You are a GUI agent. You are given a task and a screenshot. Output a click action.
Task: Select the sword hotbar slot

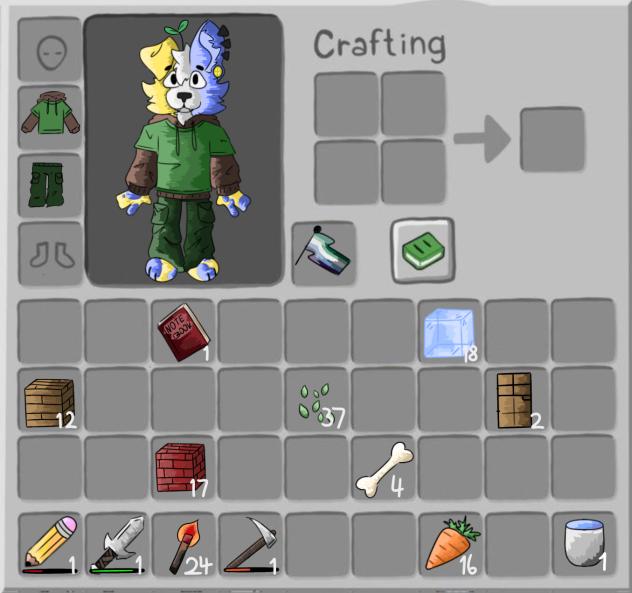click(117, 545)
